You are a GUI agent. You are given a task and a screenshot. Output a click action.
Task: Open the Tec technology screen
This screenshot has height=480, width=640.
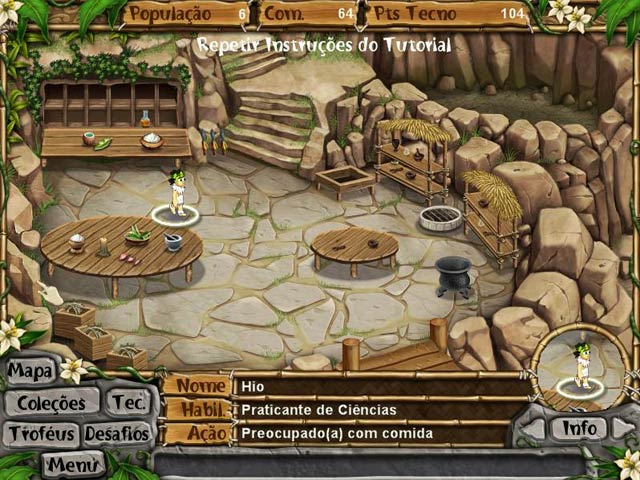(x=128, y=403)
